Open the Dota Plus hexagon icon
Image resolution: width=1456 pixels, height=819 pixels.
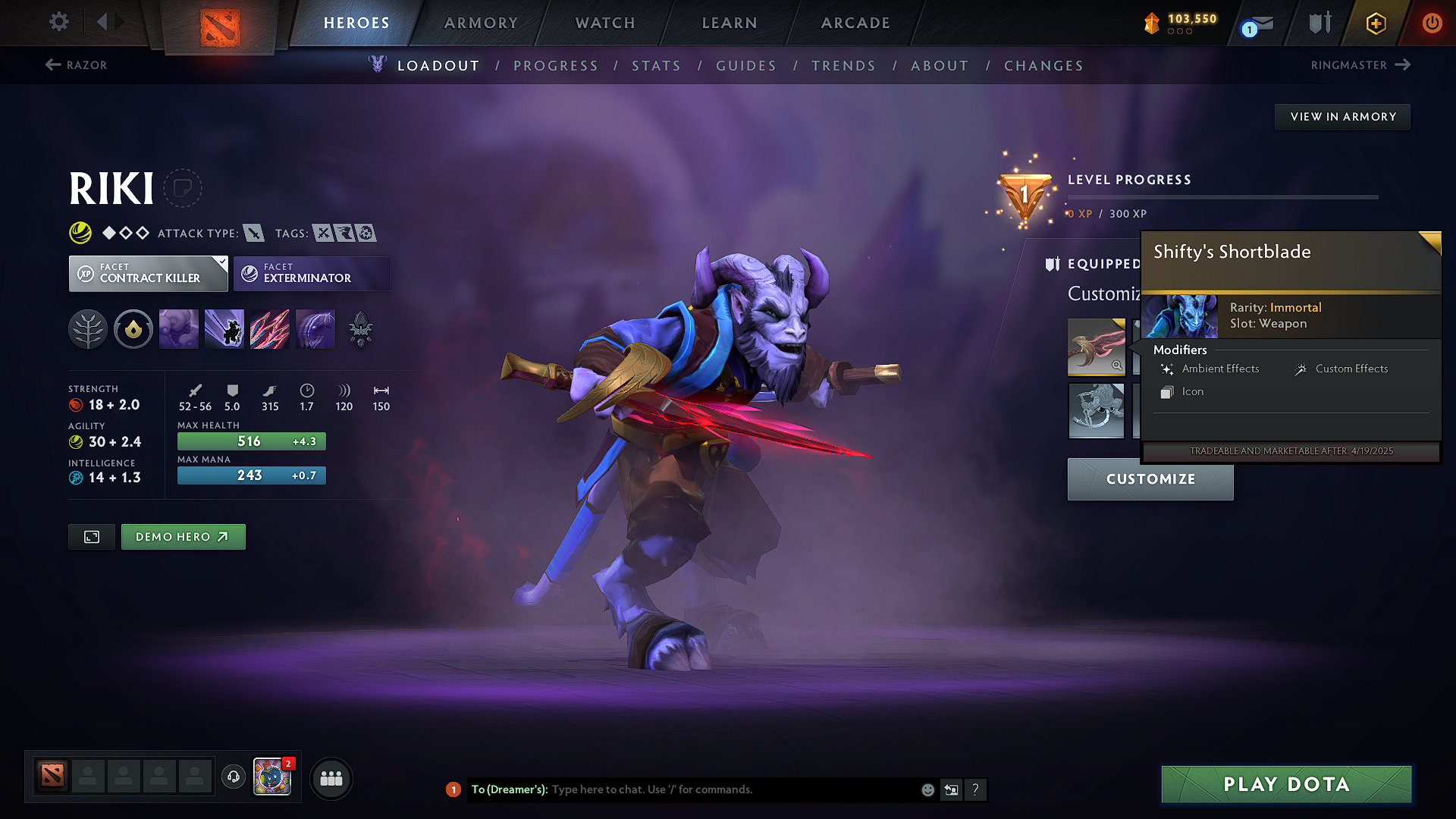coord(1375,23)
